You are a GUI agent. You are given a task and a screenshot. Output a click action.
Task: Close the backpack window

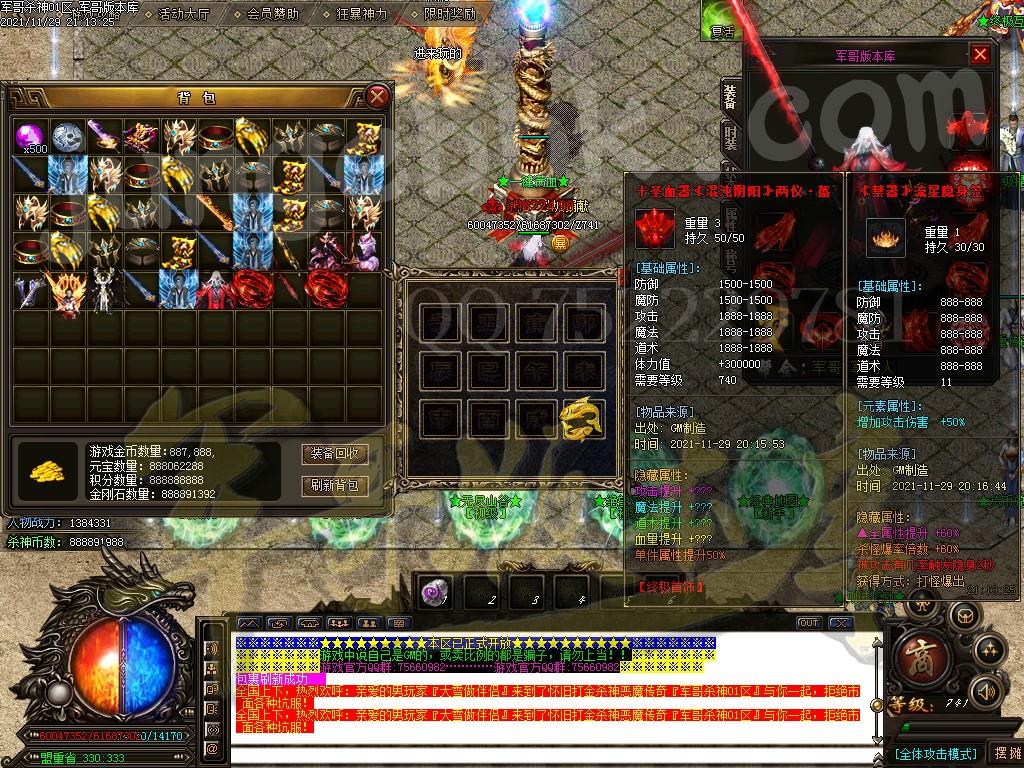[x=377, y=97]
